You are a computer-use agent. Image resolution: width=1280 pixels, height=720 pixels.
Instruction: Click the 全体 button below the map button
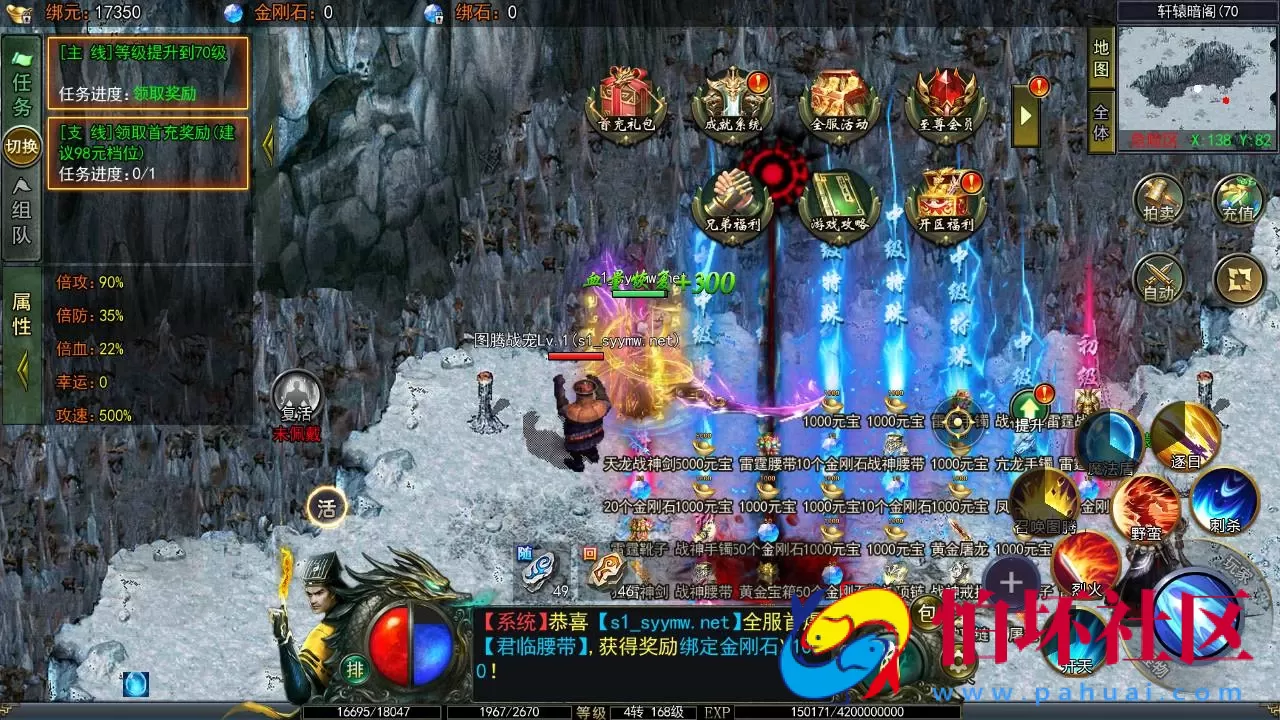(x=1101, y=120)
